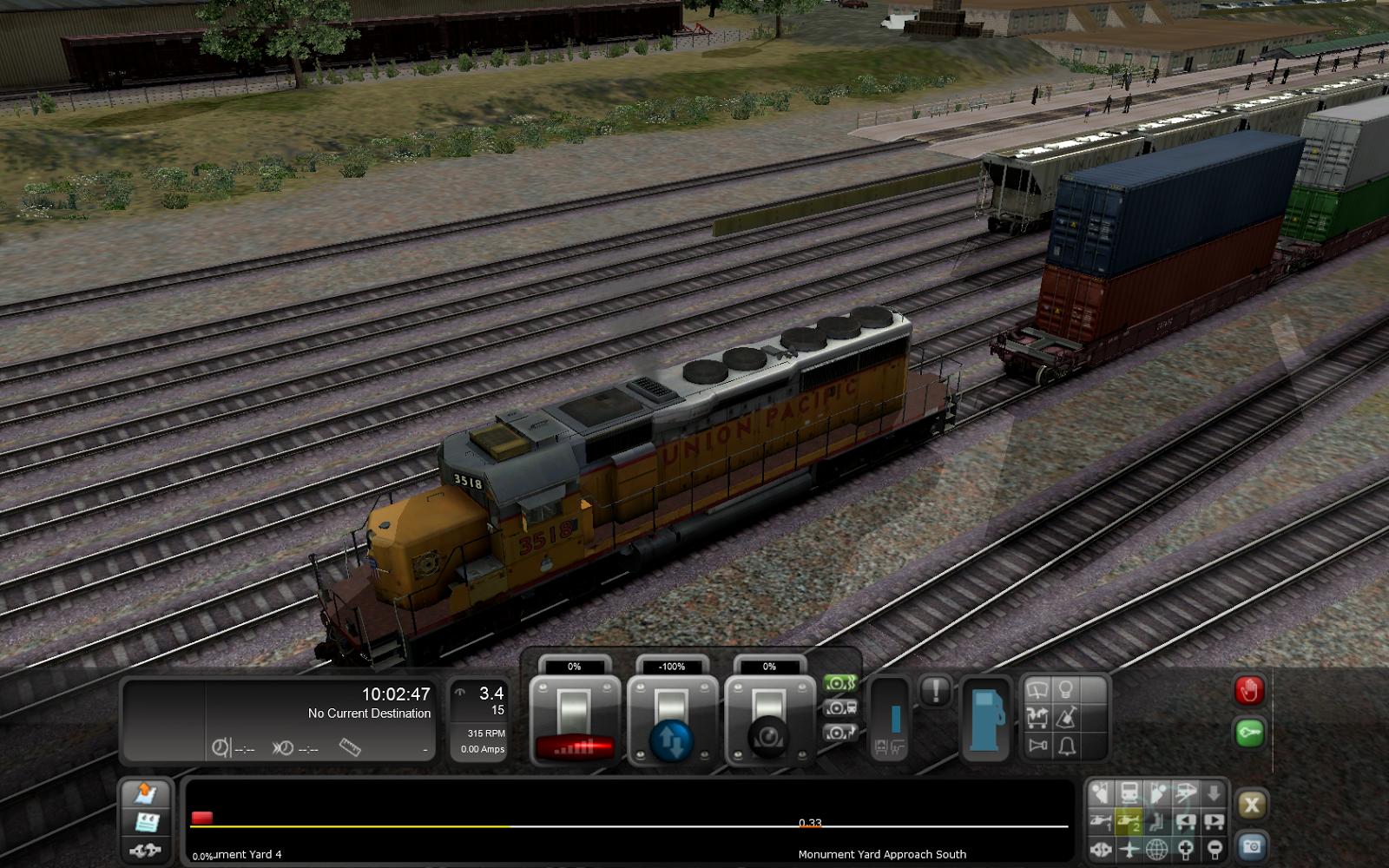The height and width of the screenshot is (868, 1389).
Task: Toggle helicopter camera 2
Action: pos(1130,820)
